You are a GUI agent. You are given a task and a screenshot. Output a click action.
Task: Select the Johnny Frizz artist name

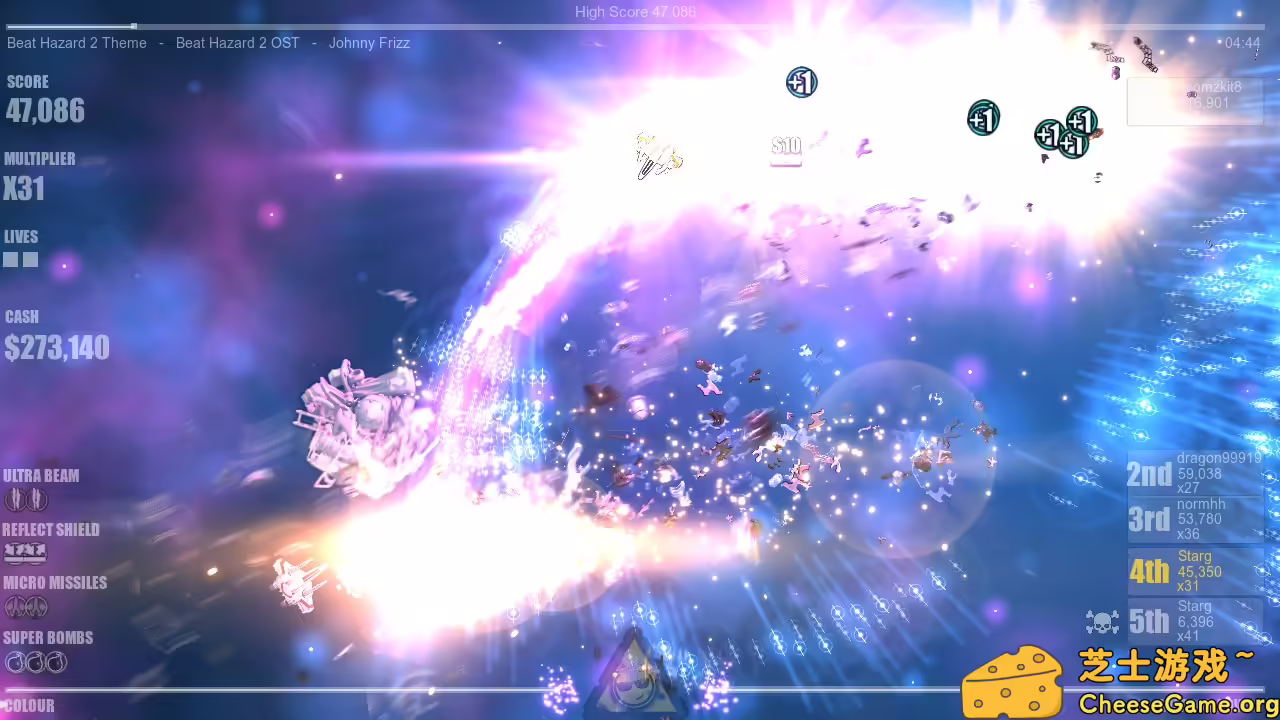point(369,43)
